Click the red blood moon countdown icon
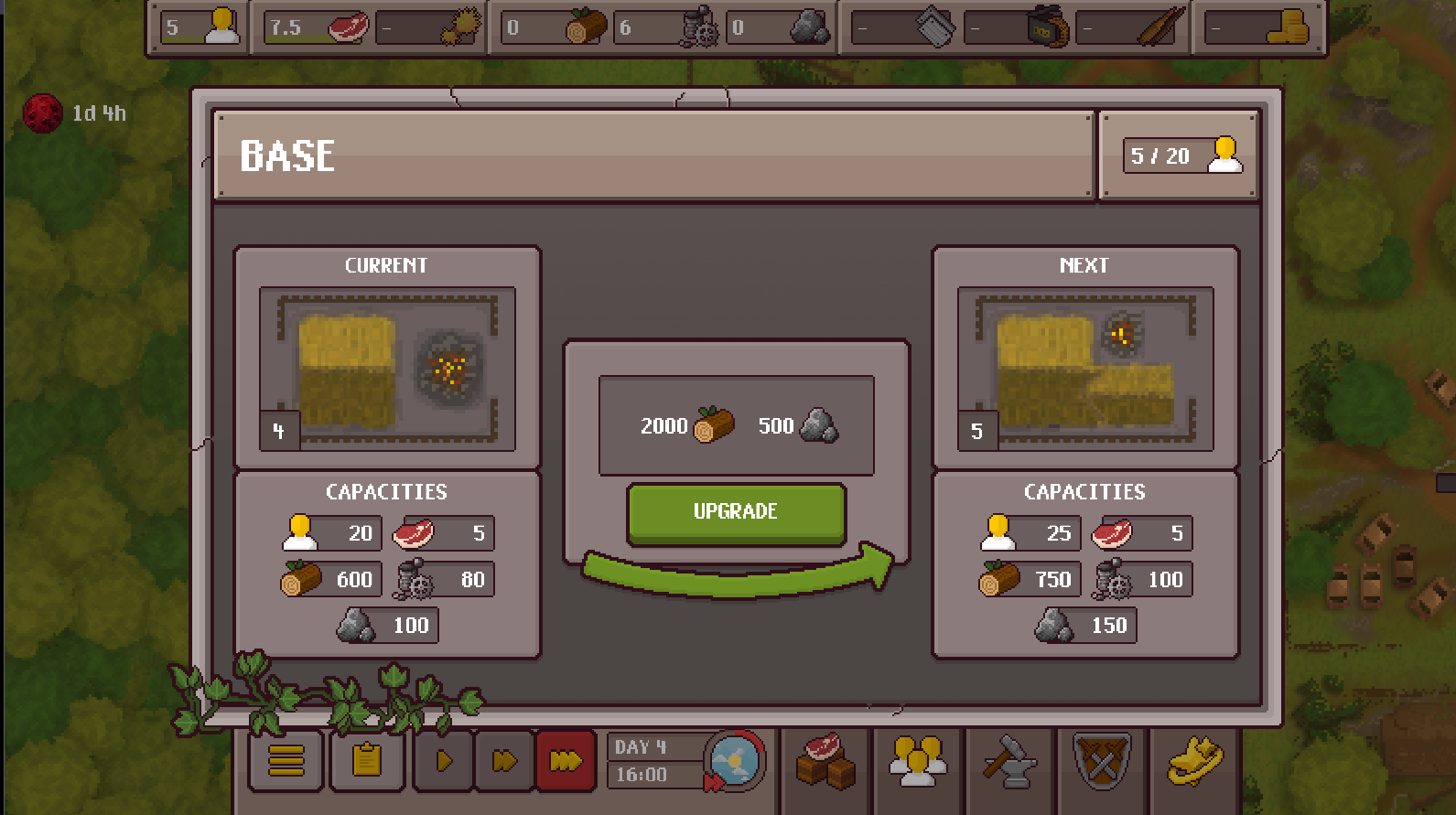The width and height of the screenshot is (1456, 815). tap(42, 113)
